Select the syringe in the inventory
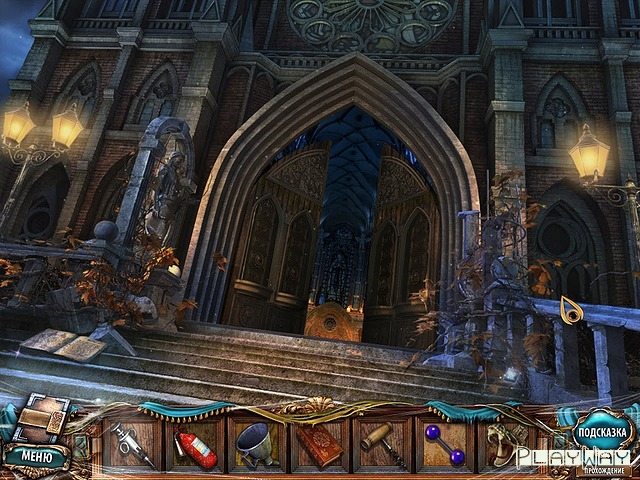Screen dimensions: 640x480 pos(132,444)
